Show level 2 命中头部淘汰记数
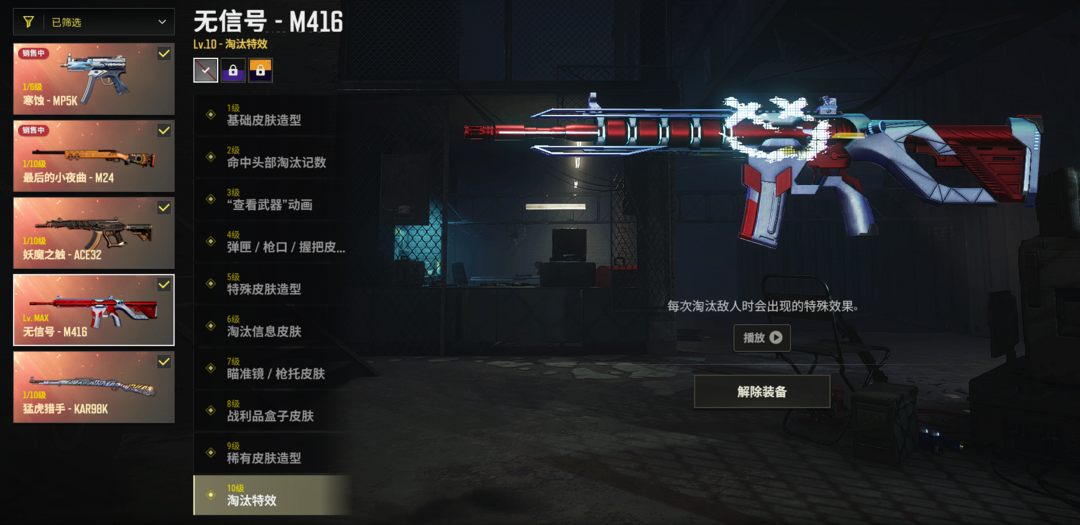 272,157
